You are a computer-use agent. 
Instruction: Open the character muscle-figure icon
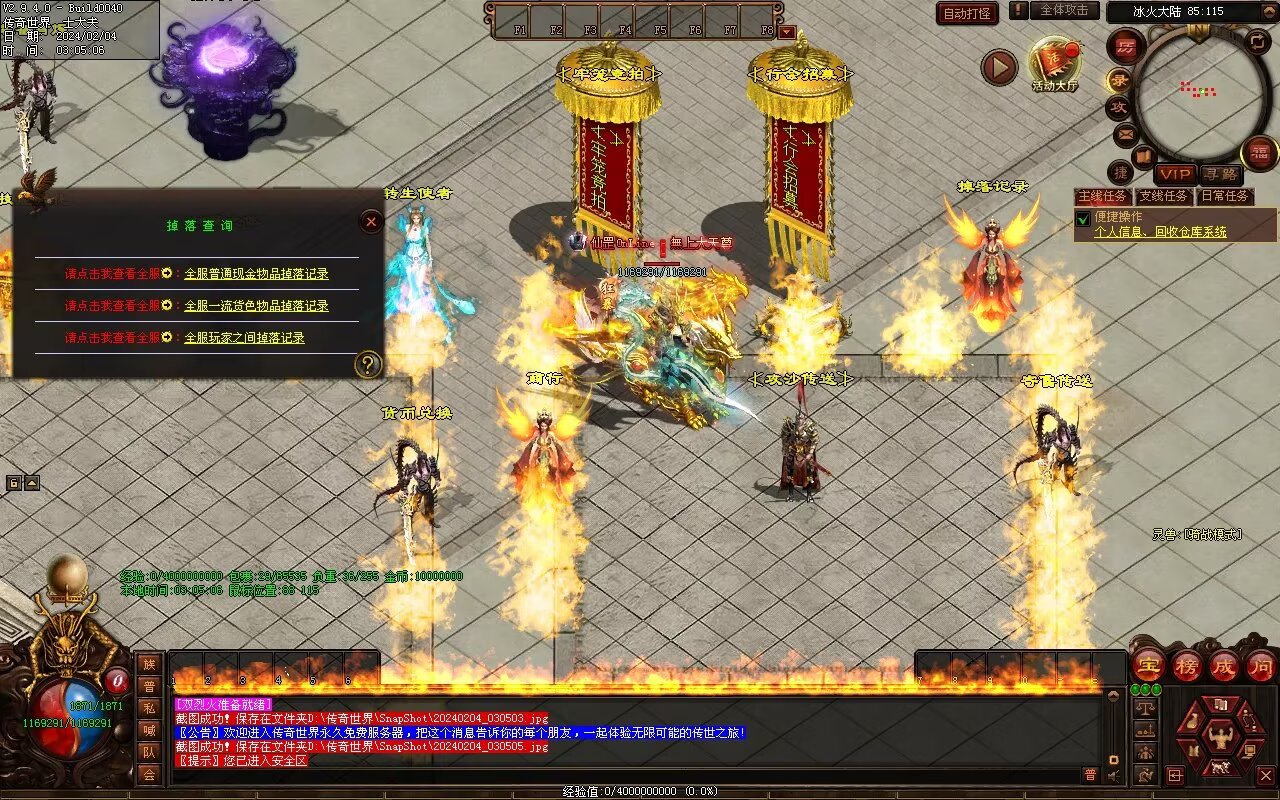coord(1219,738)
